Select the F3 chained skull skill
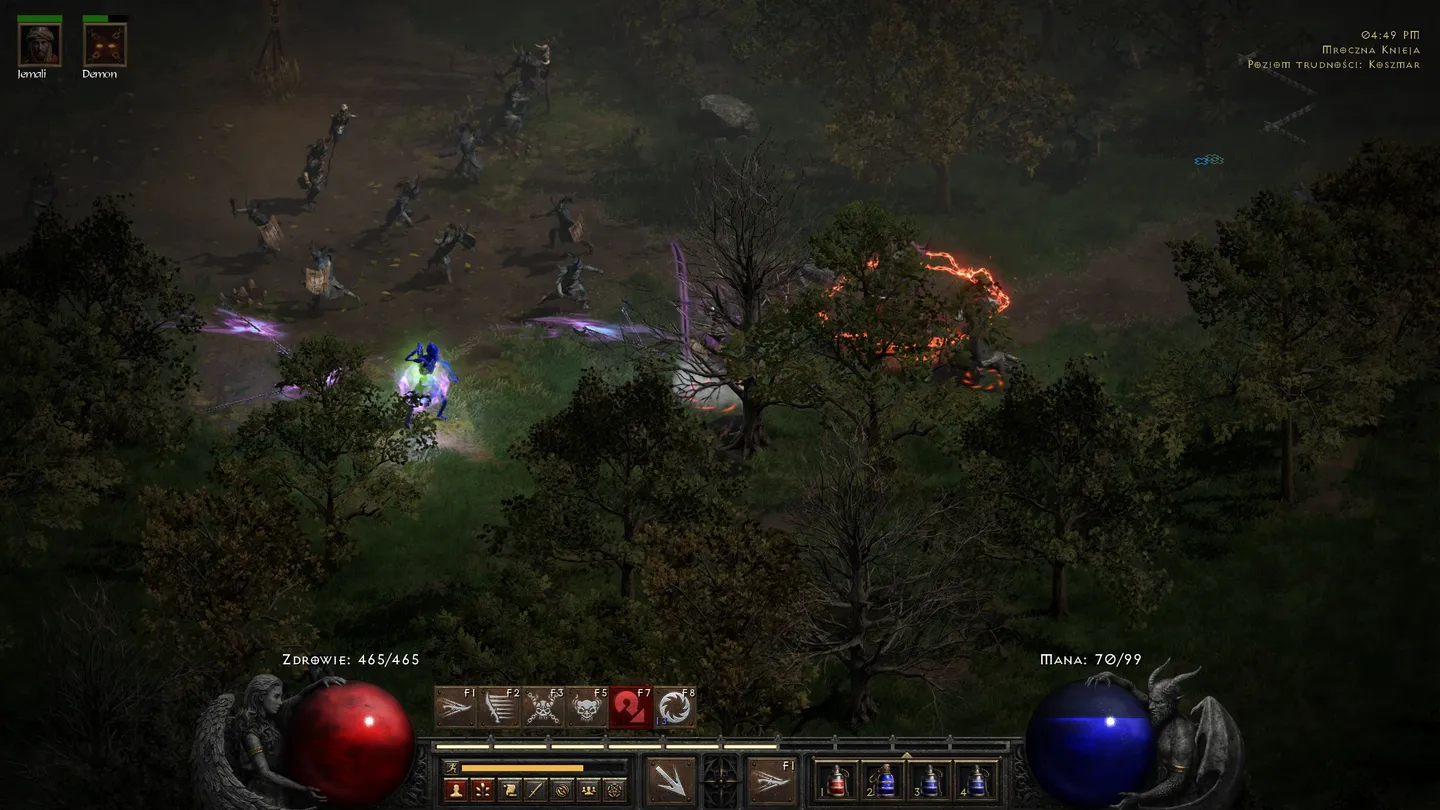This screenshot has height=810, width=1440. (543, 708)
